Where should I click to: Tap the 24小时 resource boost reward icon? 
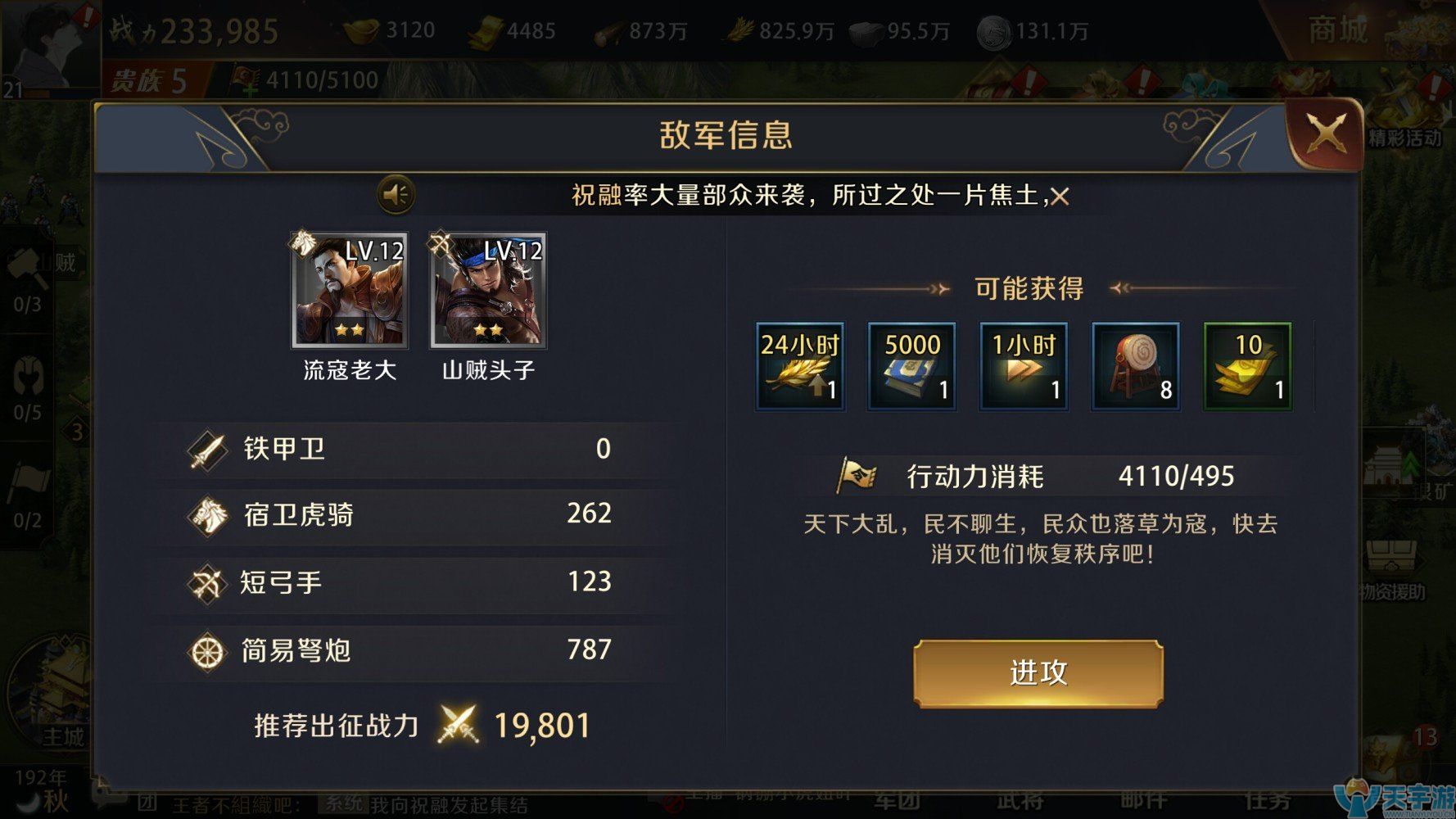[x=798, y=366]
